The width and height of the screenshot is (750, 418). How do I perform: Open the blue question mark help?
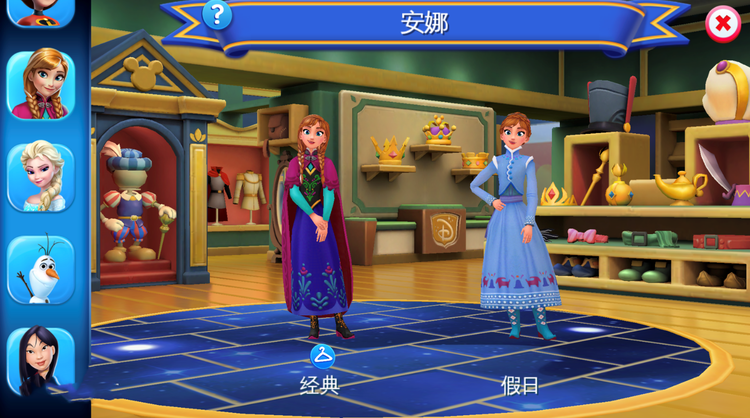pyautogui.click(x=217, y=15)
